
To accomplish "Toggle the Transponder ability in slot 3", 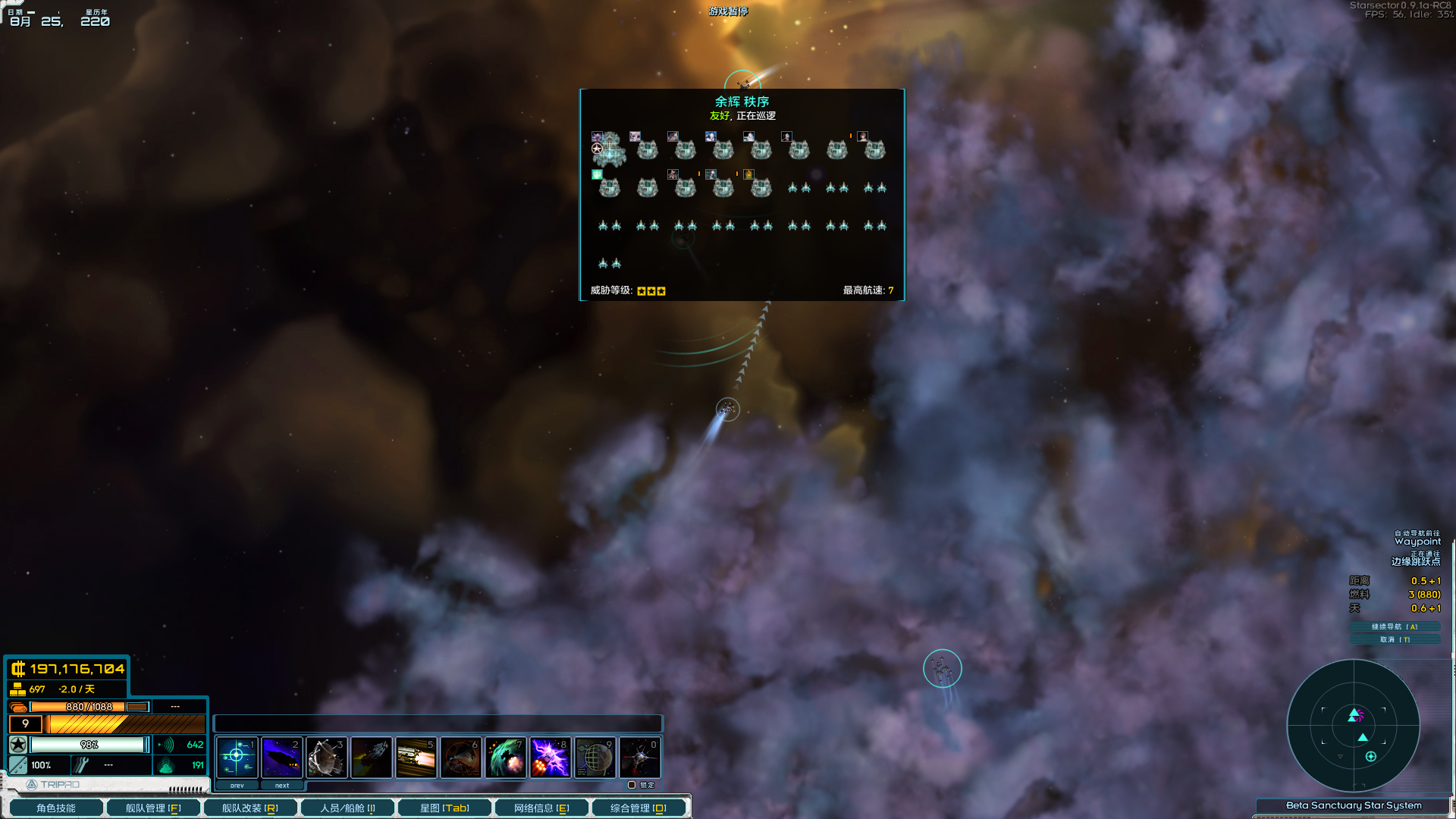I will (x=327, y=756).
